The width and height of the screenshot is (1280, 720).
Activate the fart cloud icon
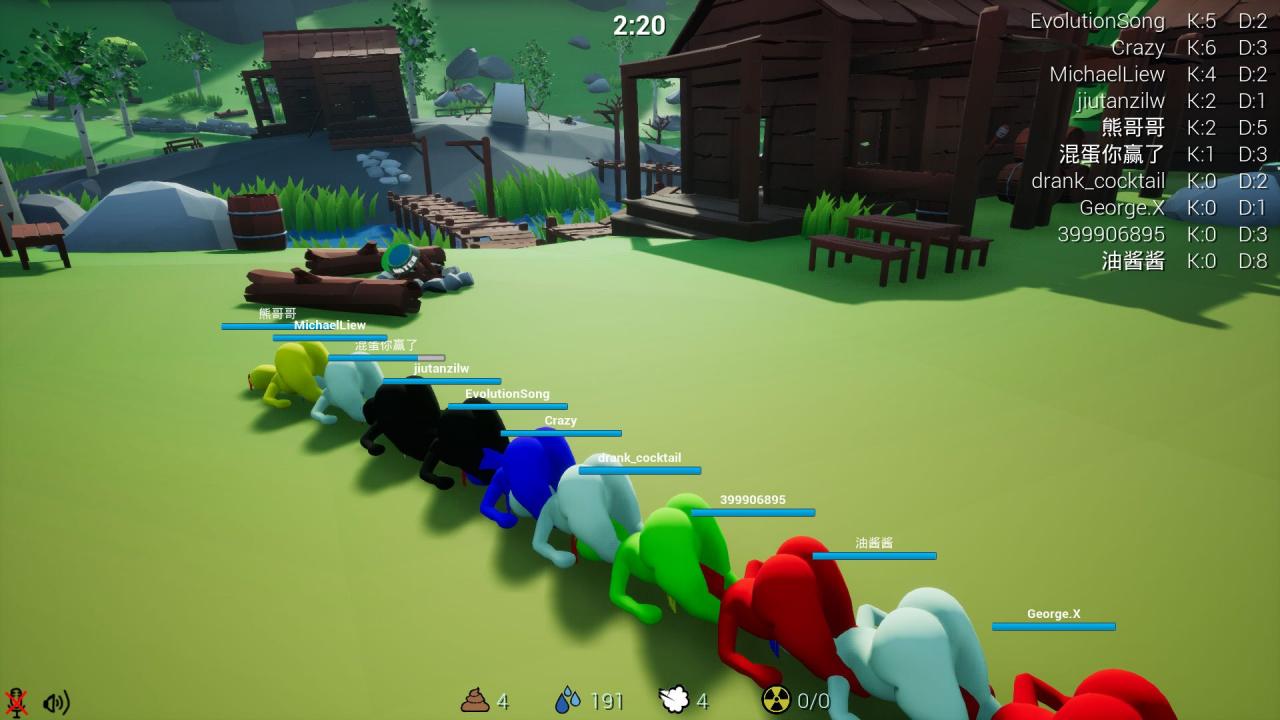[673, 700]
